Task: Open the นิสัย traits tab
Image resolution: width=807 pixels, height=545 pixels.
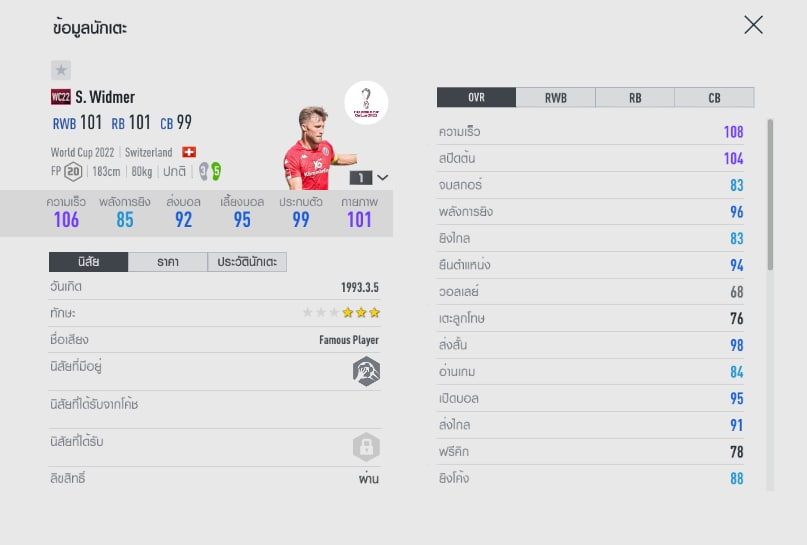Action: [x=88, y=262]
